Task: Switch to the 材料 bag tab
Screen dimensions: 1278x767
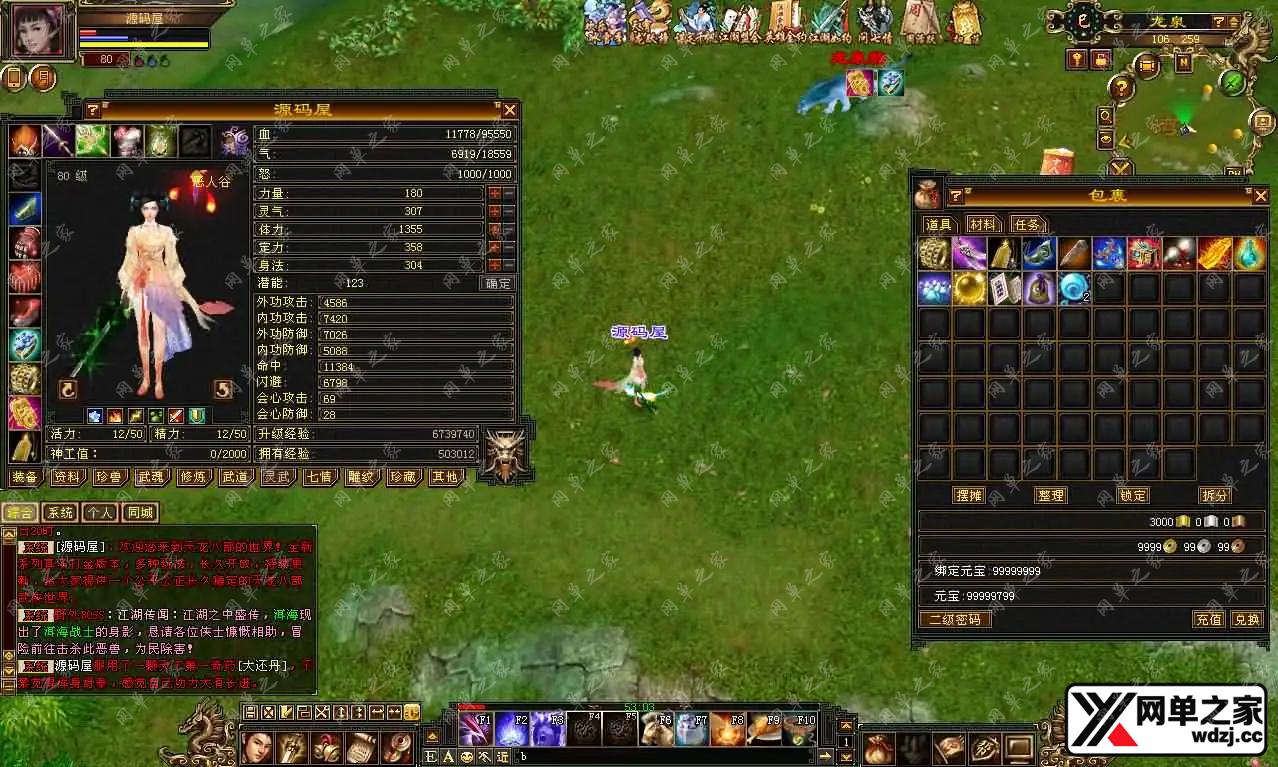Action: [x=982, y=224]
